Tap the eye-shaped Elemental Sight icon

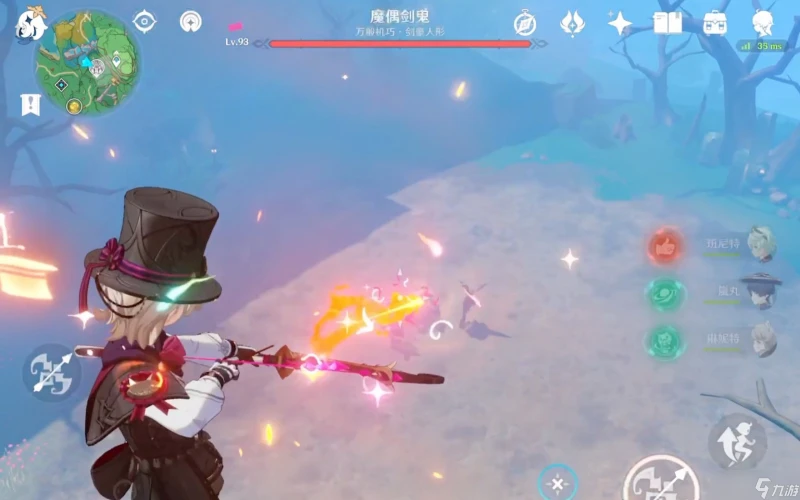click(146, 22)
